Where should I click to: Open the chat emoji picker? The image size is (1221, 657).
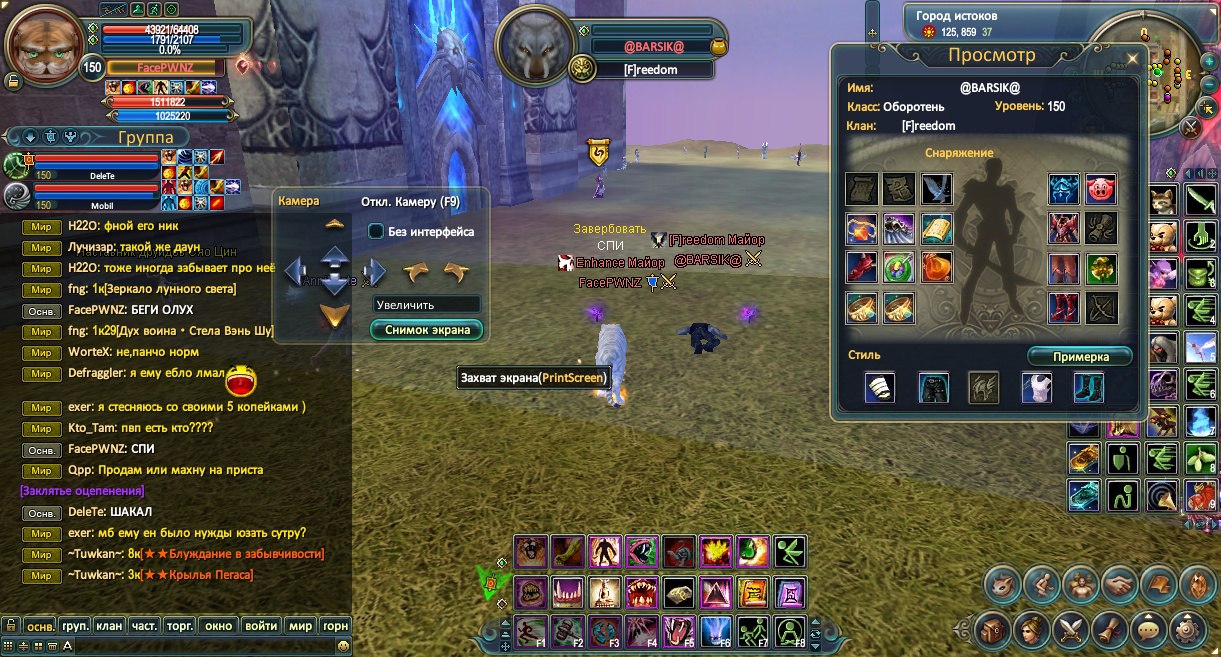click(x=343, y=647)
